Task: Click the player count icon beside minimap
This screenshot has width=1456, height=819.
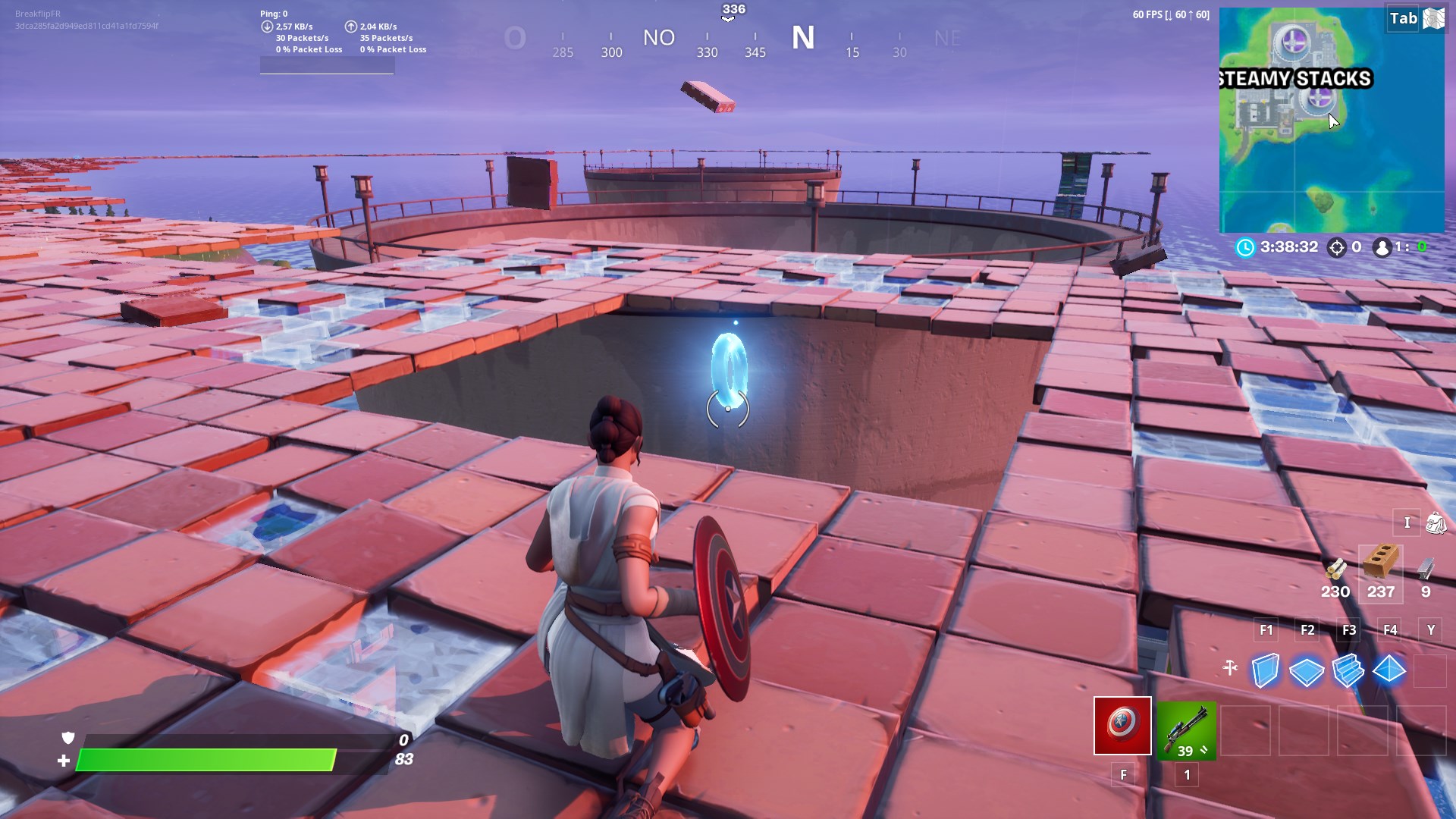Action: (x=1382, y=246)
